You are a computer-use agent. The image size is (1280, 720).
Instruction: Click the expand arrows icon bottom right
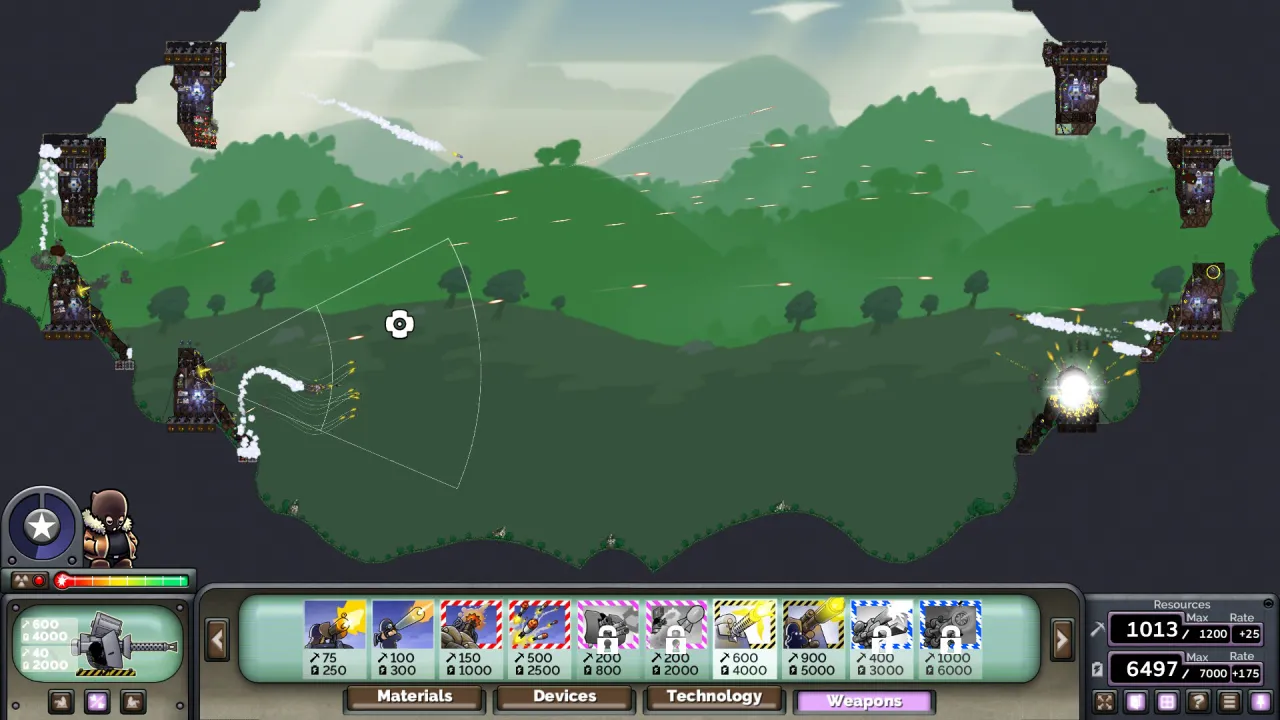click(1106, 700)
